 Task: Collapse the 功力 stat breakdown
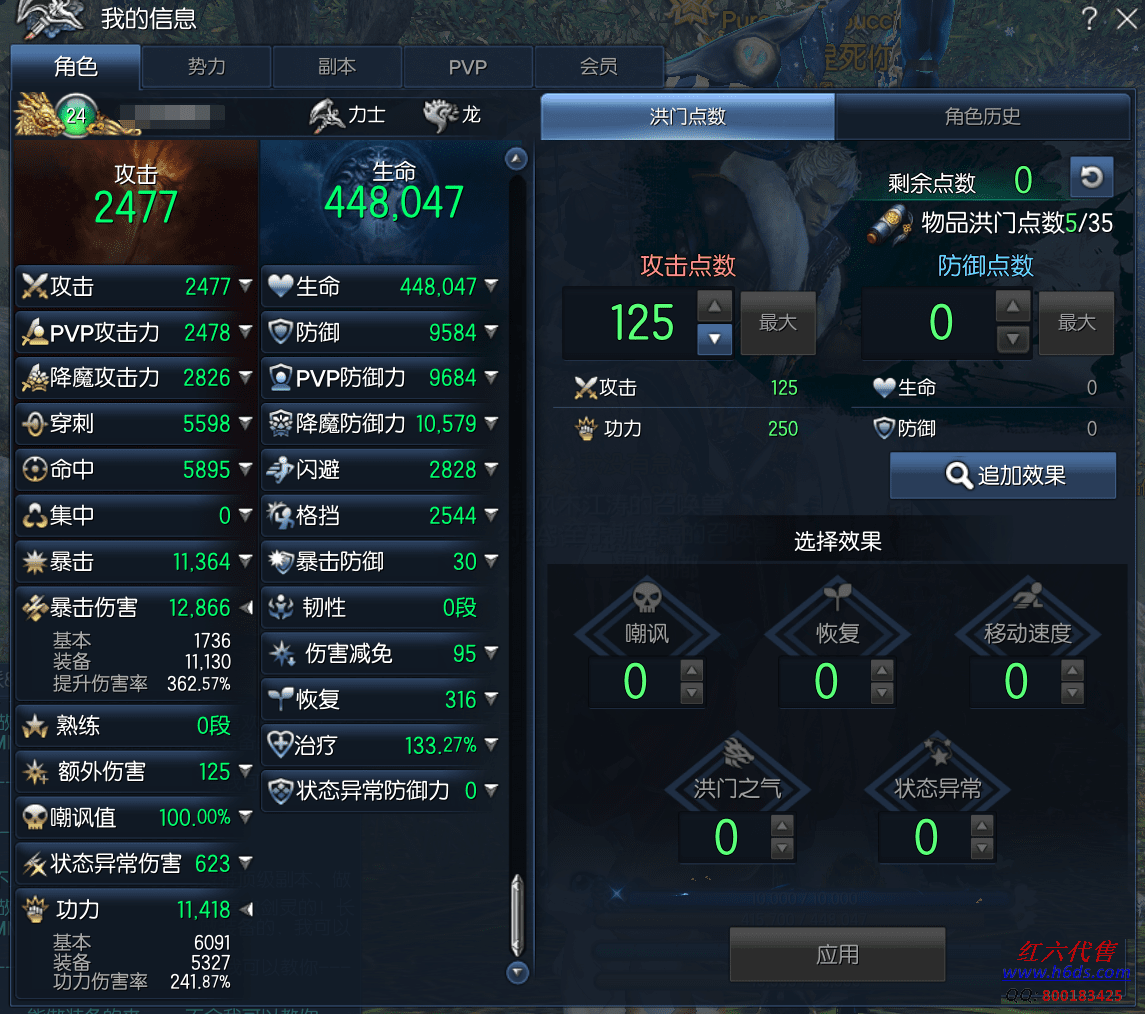pyautogui.click(x=245, y=910)
